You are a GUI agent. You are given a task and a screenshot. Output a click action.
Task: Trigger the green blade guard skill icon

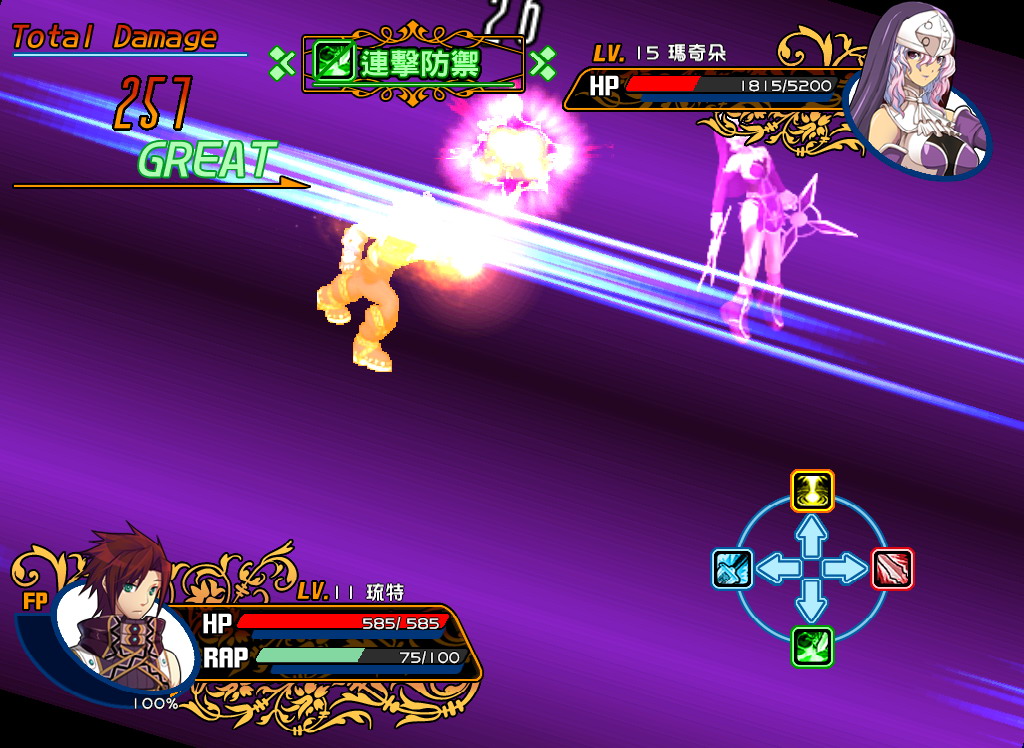[812, 647]
